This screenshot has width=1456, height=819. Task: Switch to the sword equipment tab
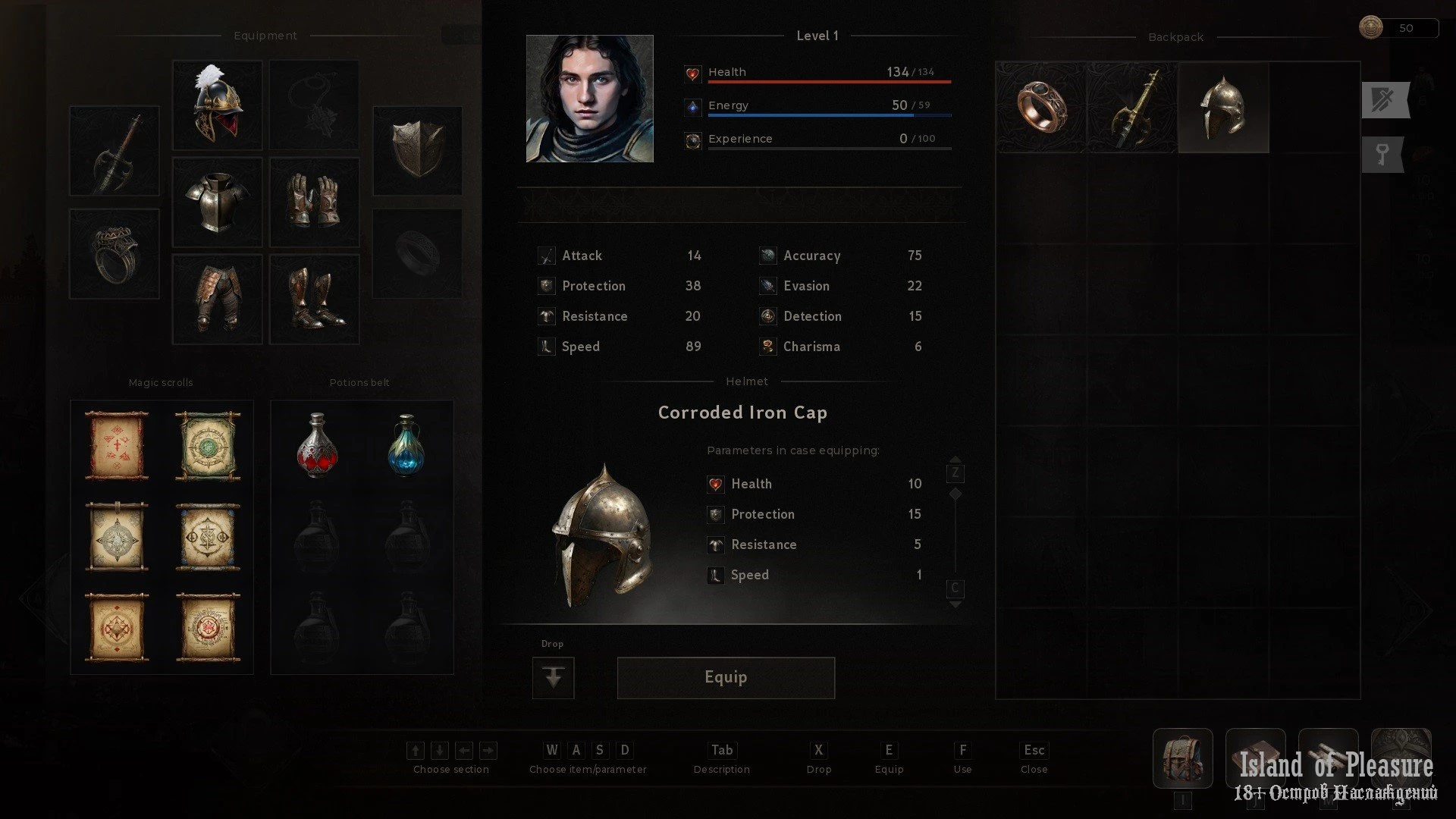coord(1385,100)
